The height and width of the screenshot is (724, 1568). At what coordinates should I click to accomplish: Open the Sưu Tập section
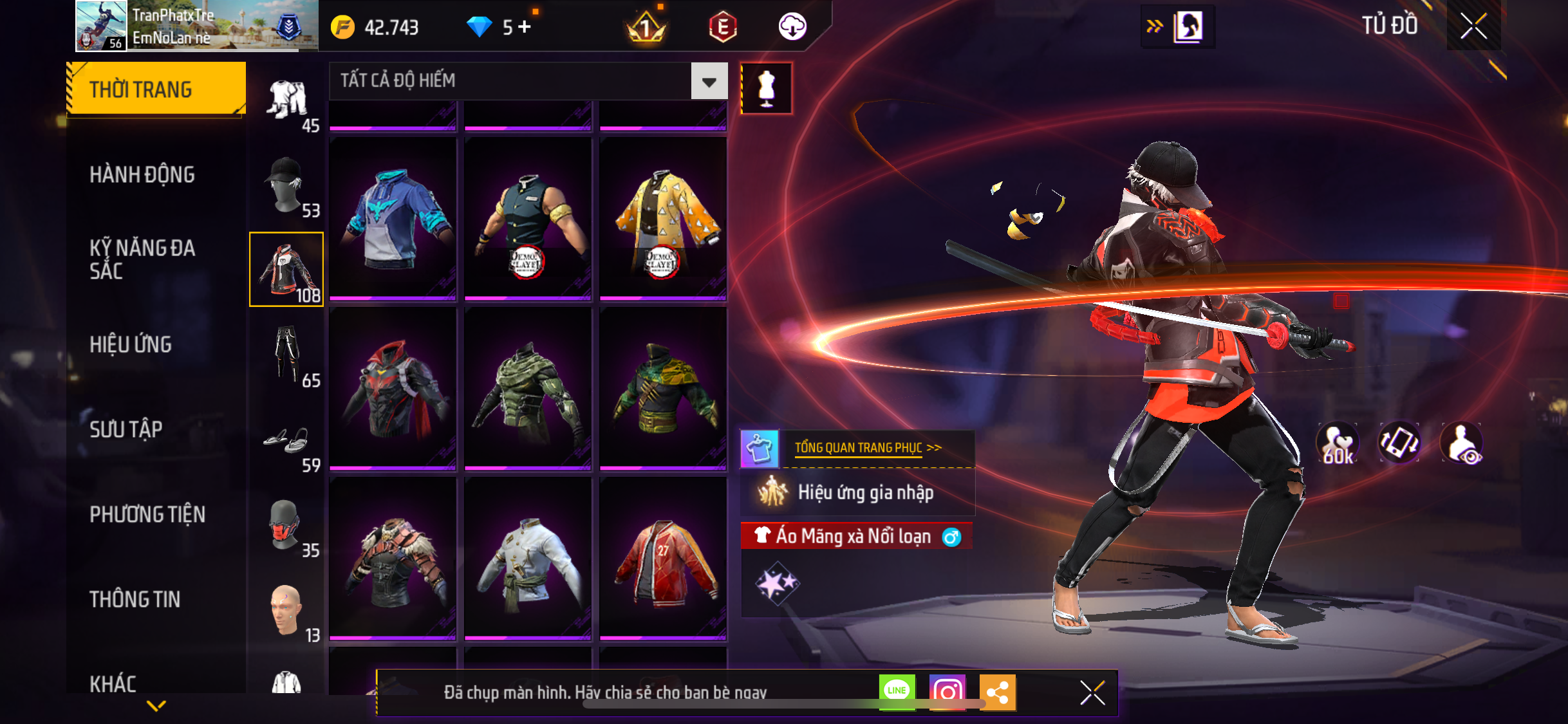pos(126,429)
